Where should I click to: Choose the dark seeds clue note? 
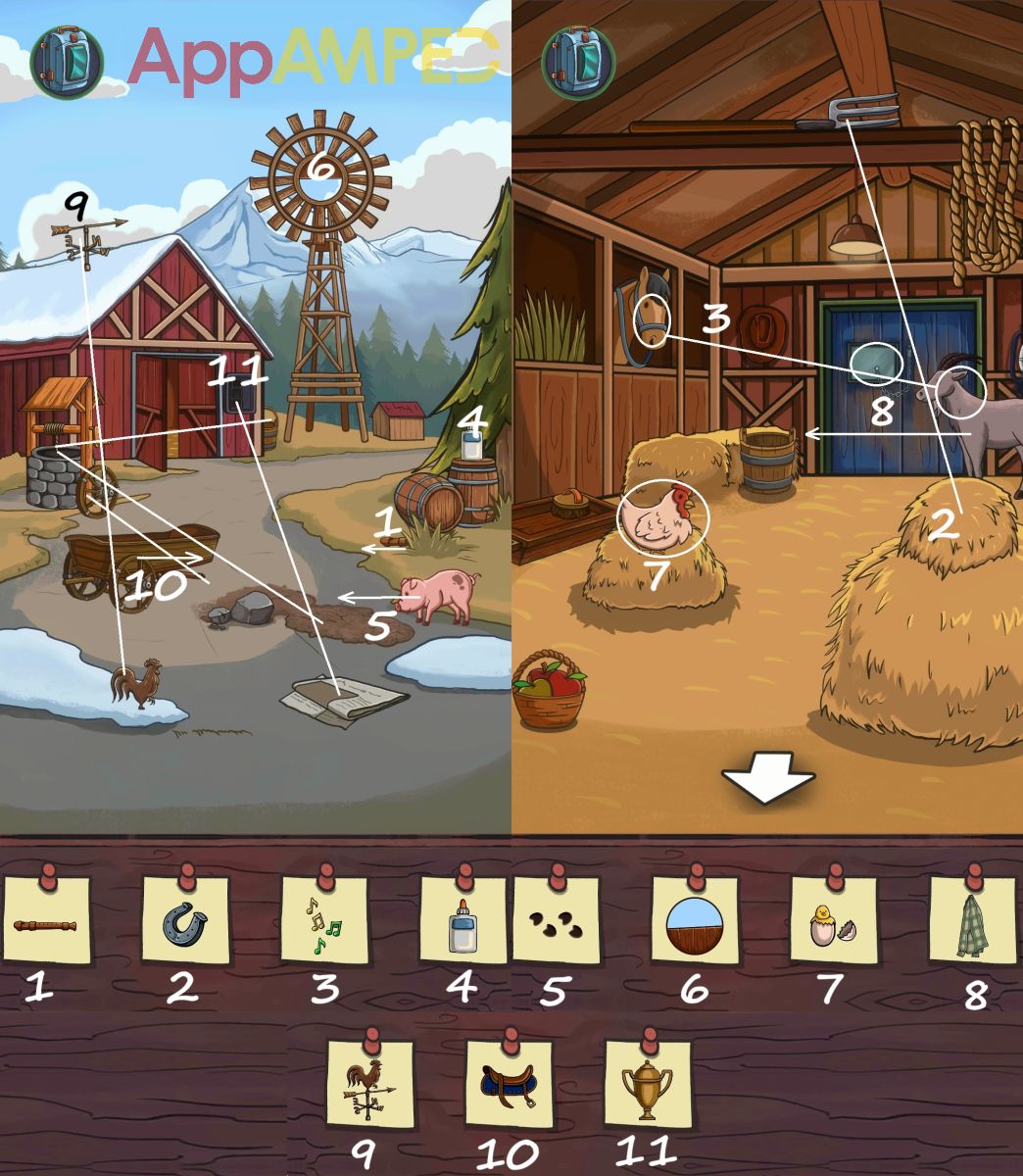click(x=556, y=921)
